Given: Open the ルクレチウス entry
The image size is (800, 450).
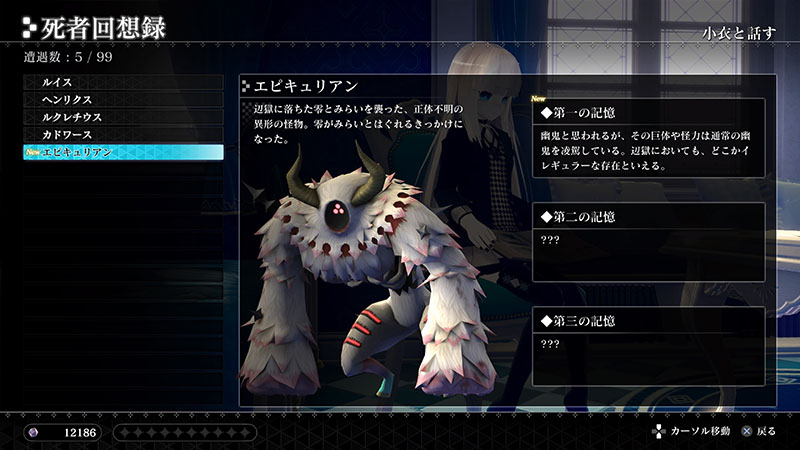Looking at the screenshot, I should 122,116.
